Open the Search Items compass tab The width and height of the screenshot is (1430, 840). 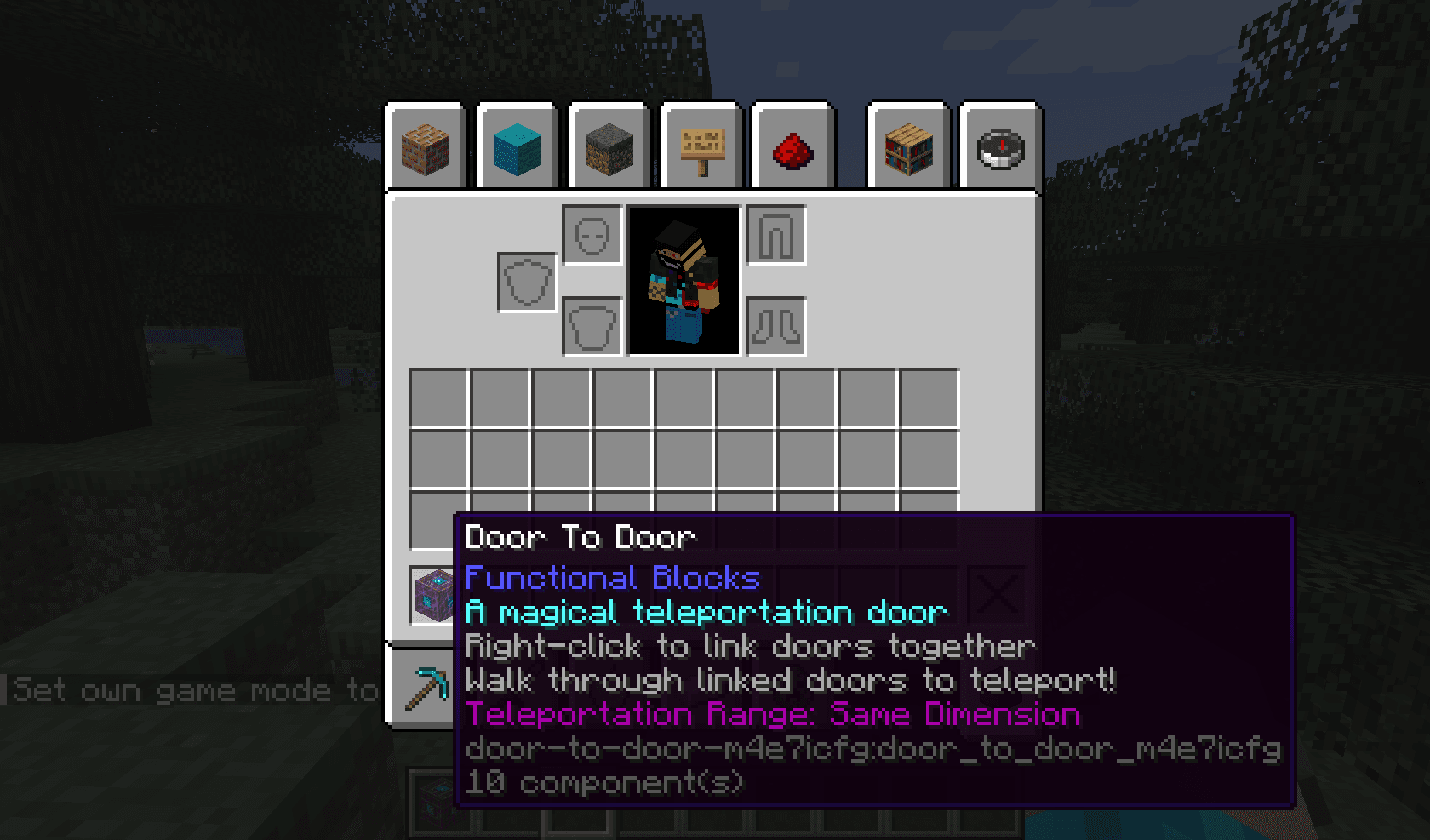998,145
